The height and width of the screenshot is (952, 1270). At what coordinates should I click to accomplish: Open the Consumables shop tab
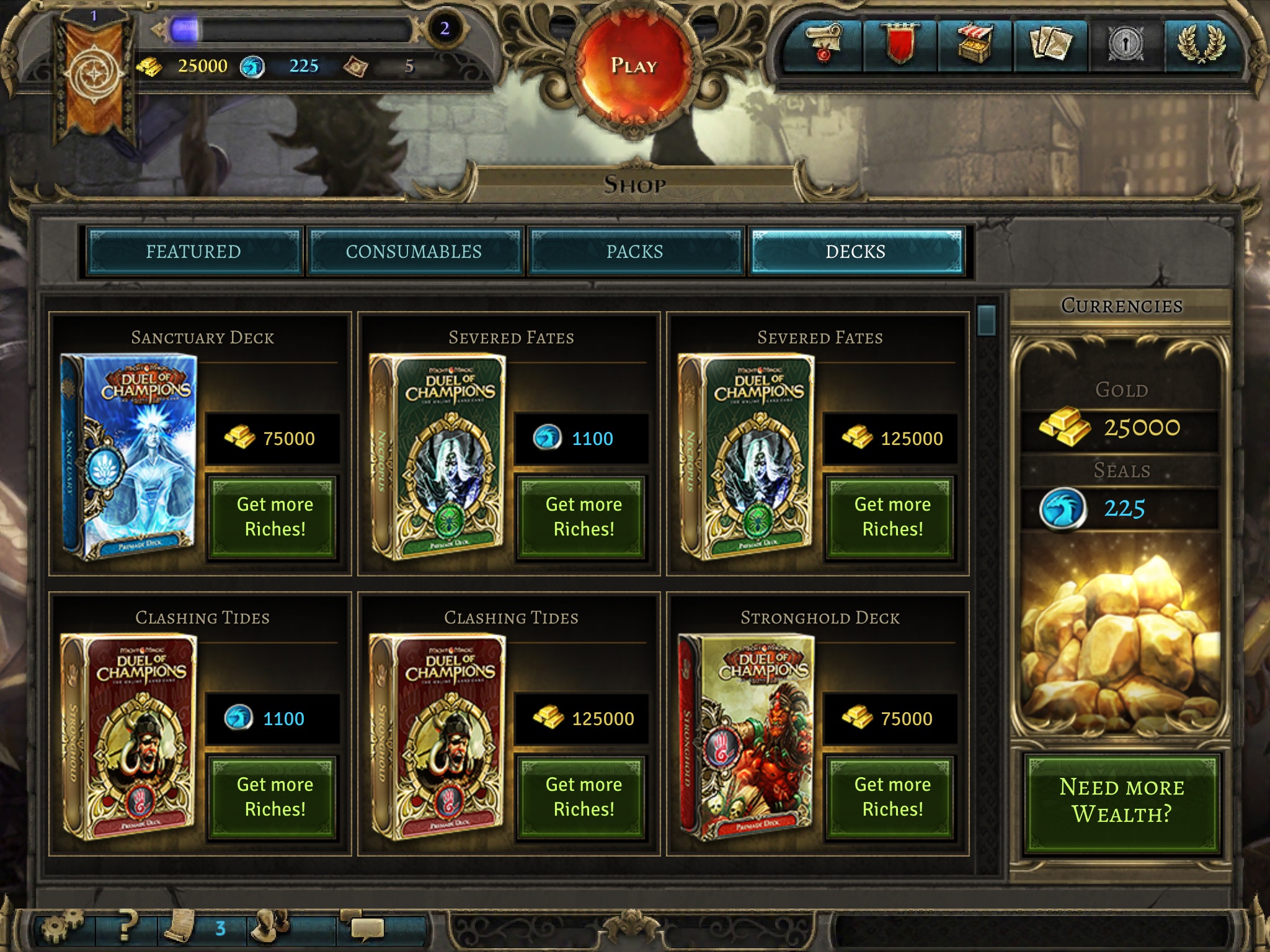pyautogui.click(x=414, y=252)
